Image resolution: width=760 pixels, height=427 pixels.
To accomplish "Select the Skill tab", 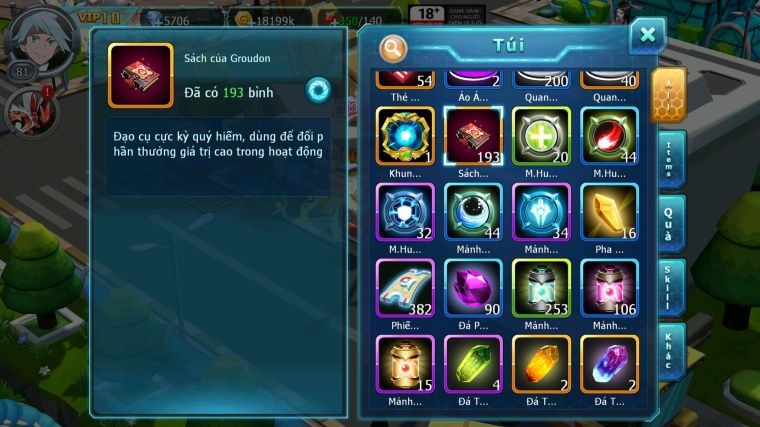I will point(671,288).
